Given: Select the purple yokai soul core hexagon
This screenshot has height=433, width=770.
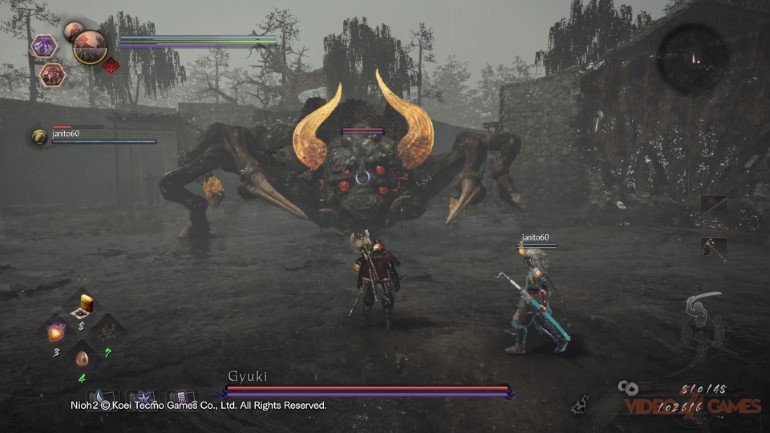Looking at the screenshot, I should click(44, 45).
